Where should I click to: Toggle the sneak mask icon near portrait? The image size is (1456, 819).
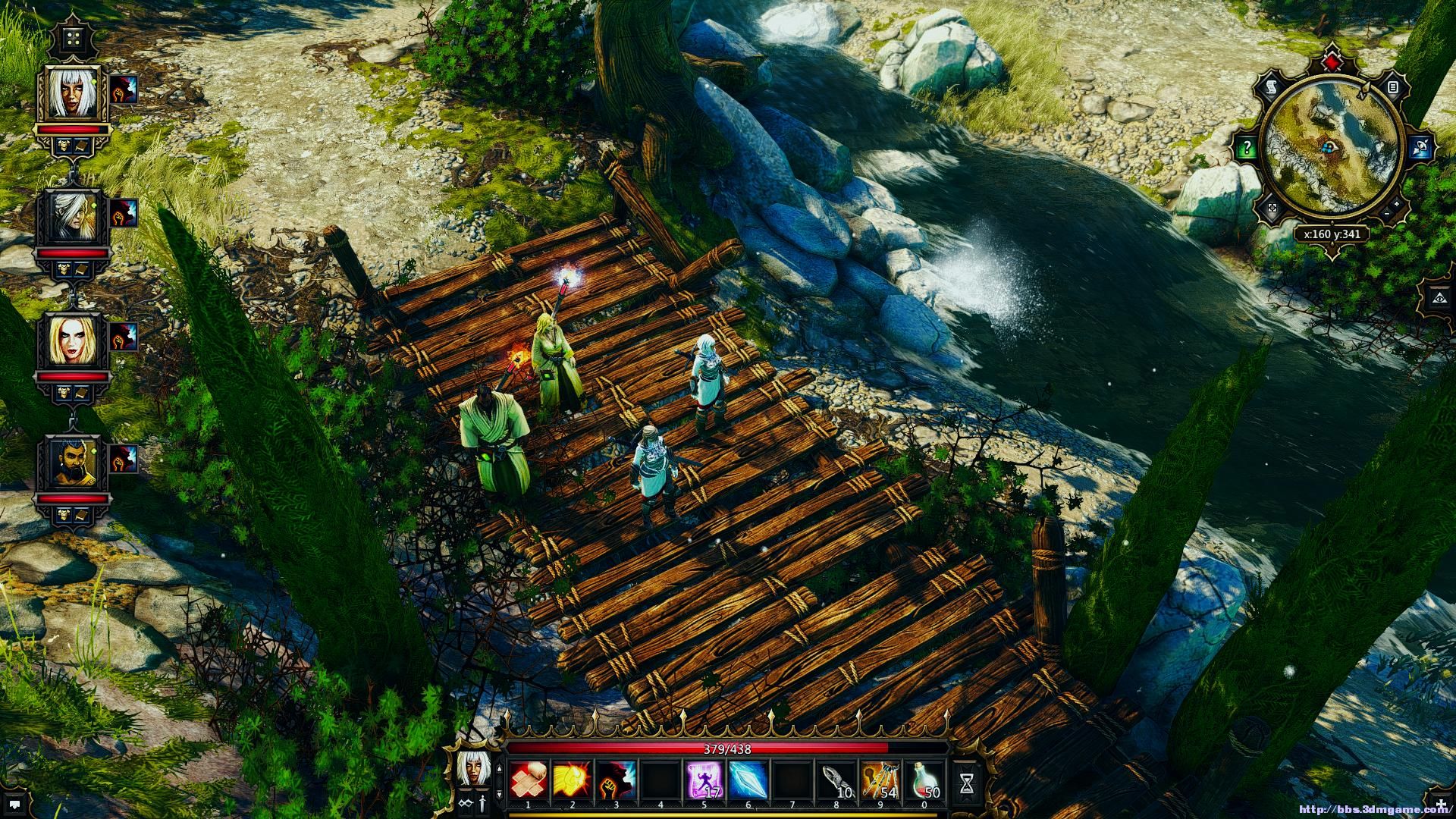(466, 802)
